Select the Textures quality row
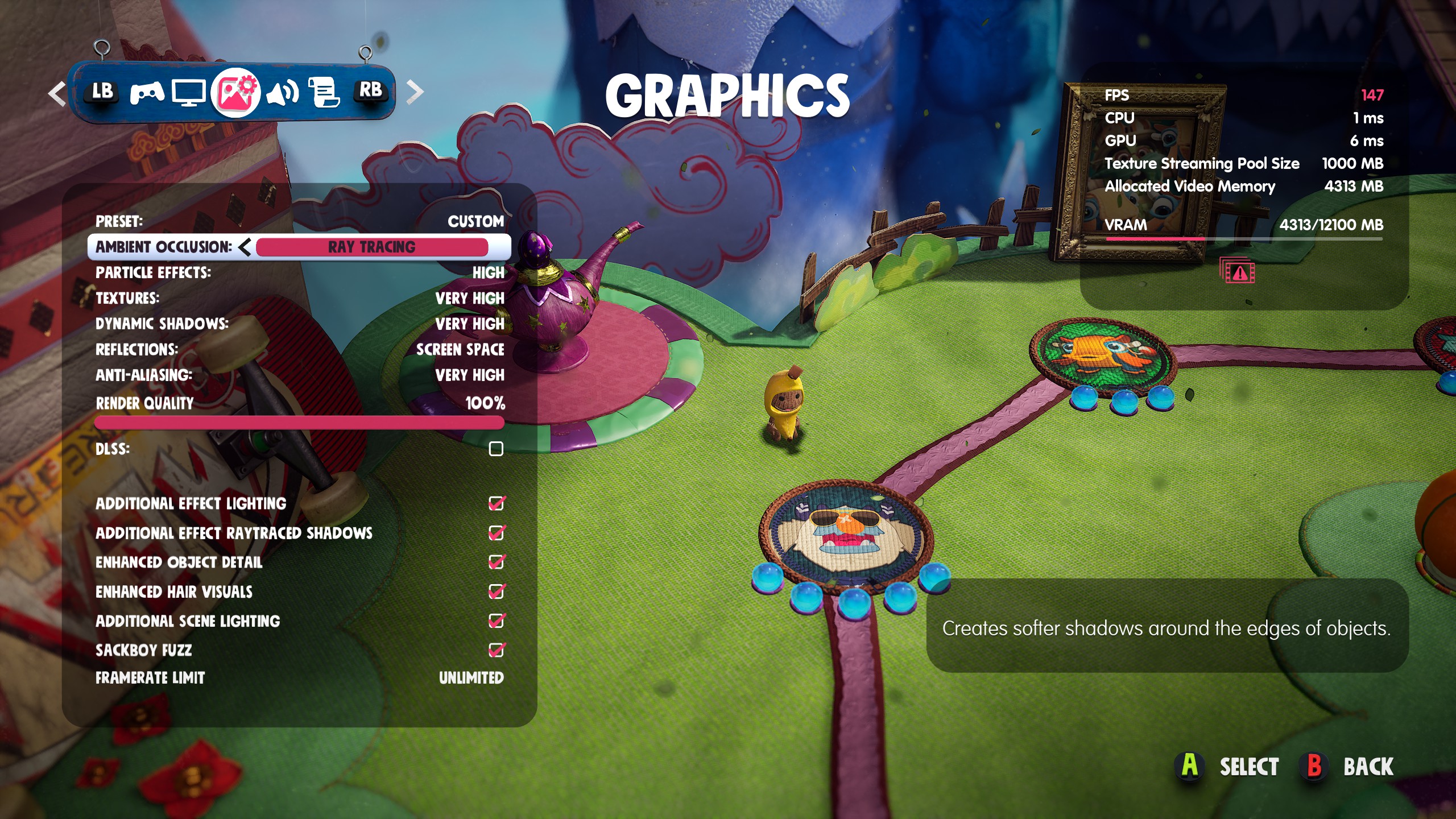This screenshot has height=819, width=1456. (x=299, y=299)
